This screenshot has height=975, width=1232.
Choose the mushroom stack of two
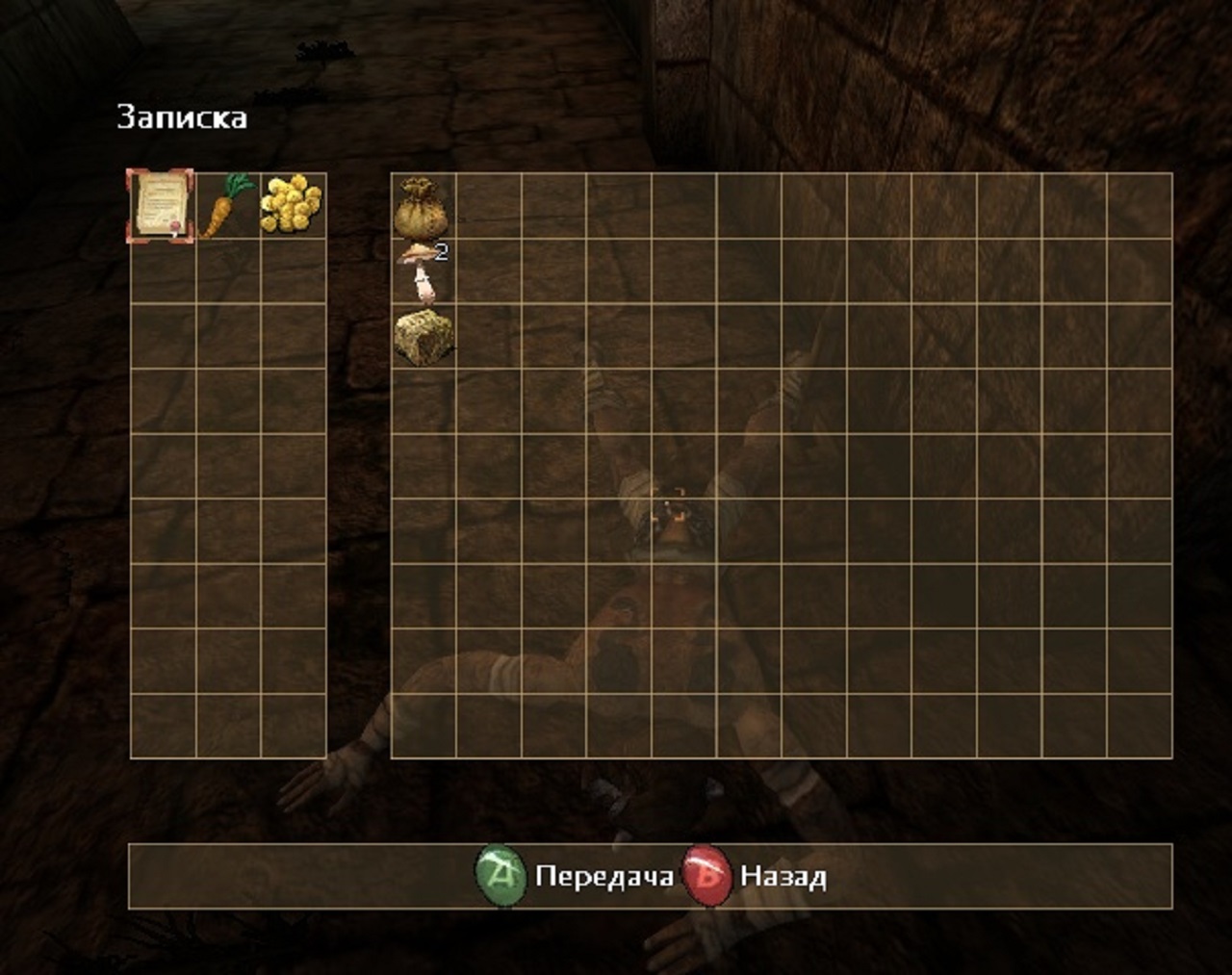point(422,270)
